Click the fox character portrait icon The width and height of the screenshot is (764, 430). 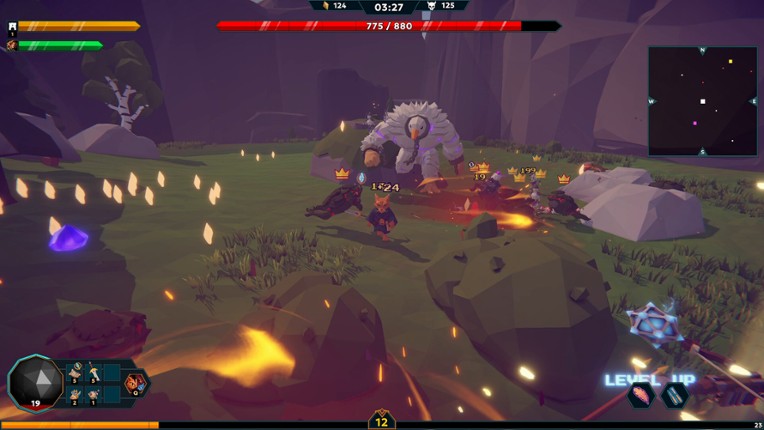(x=12, y=45)
